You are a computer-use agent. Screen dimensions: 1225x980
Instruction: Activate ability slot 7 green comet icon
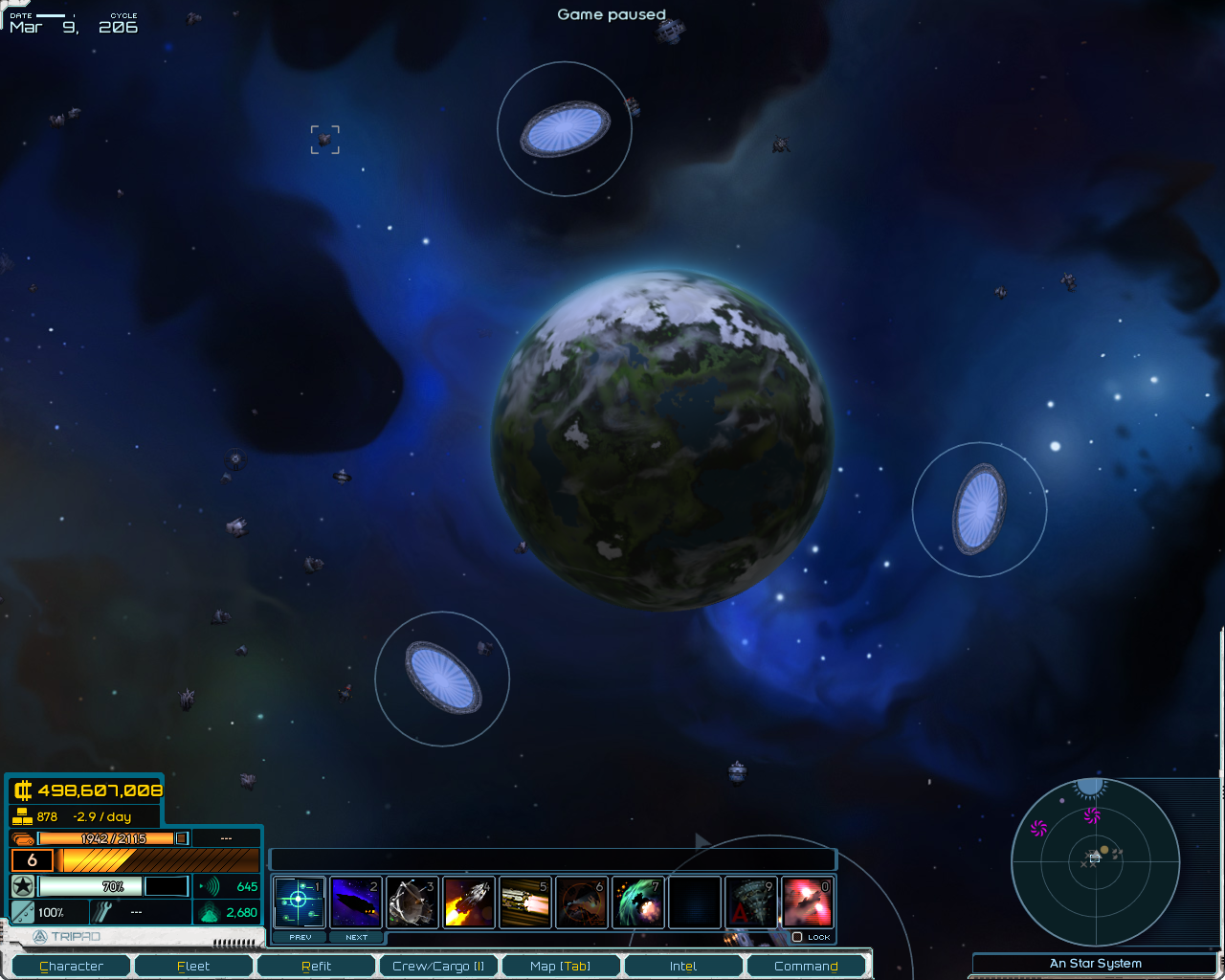pyautogui.click(x=638, y=902)
